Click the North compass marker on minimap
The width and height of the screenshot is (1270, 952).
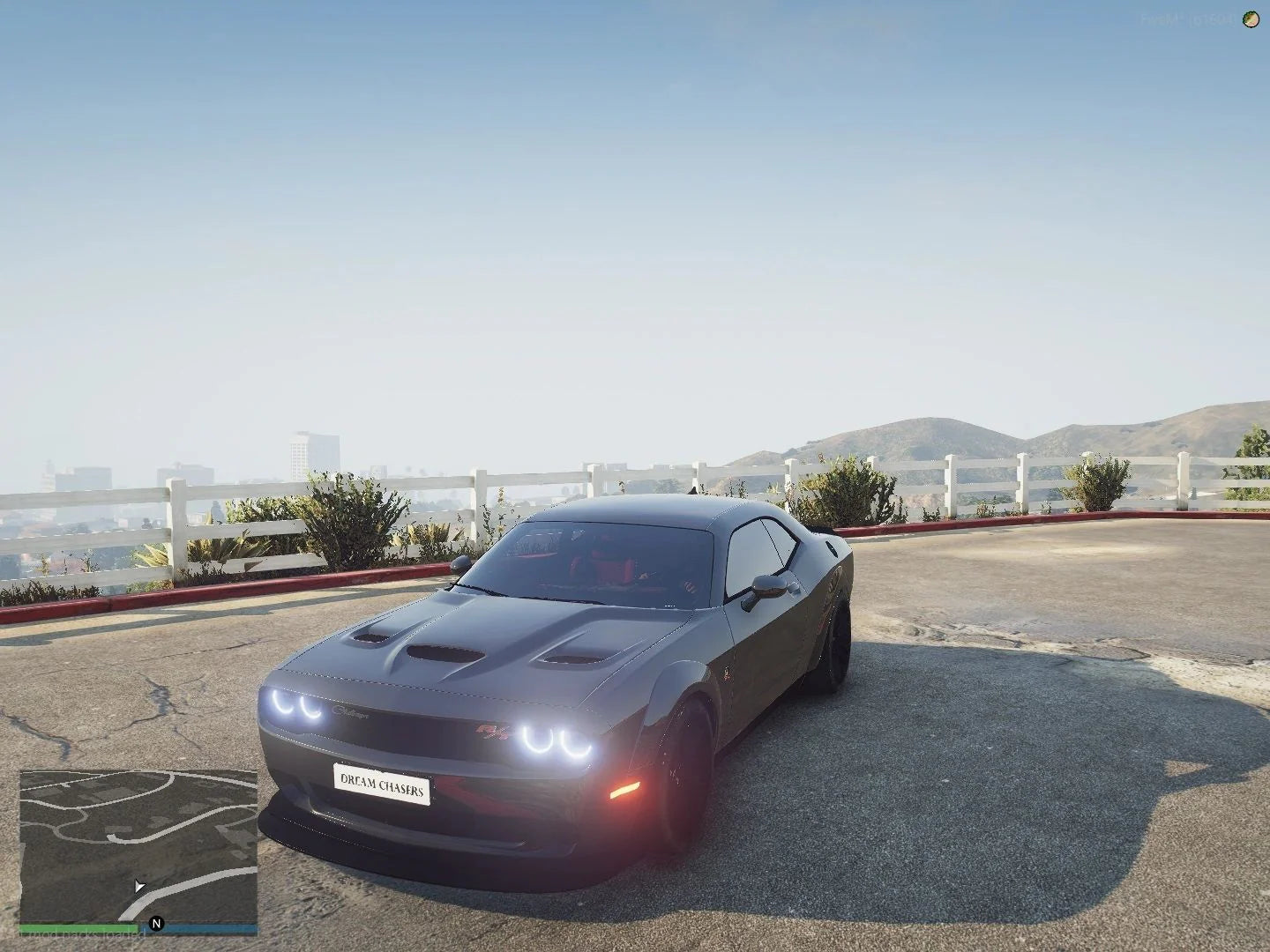(x=156, y=924)
